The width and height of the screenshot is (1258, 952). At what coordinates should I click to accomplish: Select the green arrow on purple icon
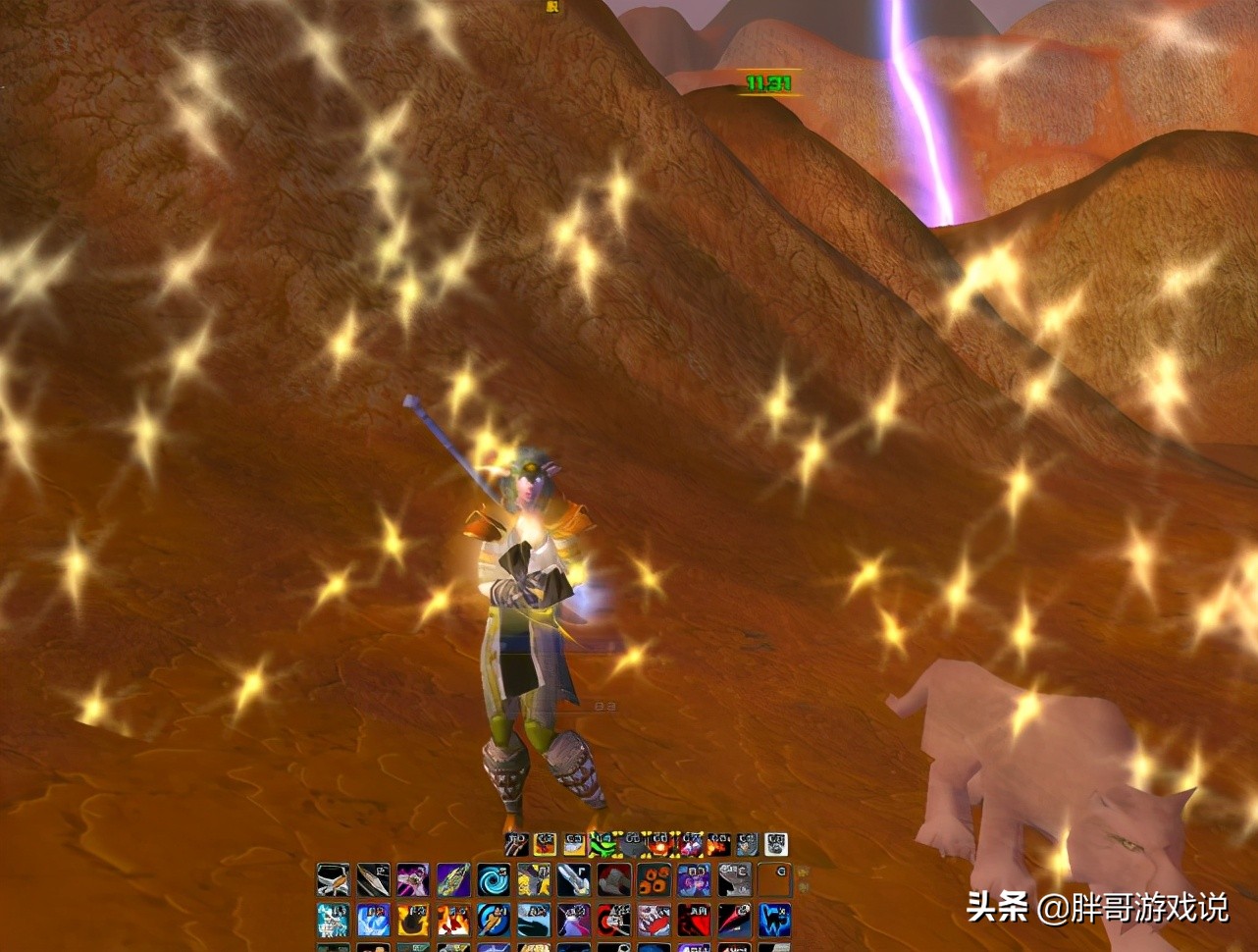click(453, 879)
